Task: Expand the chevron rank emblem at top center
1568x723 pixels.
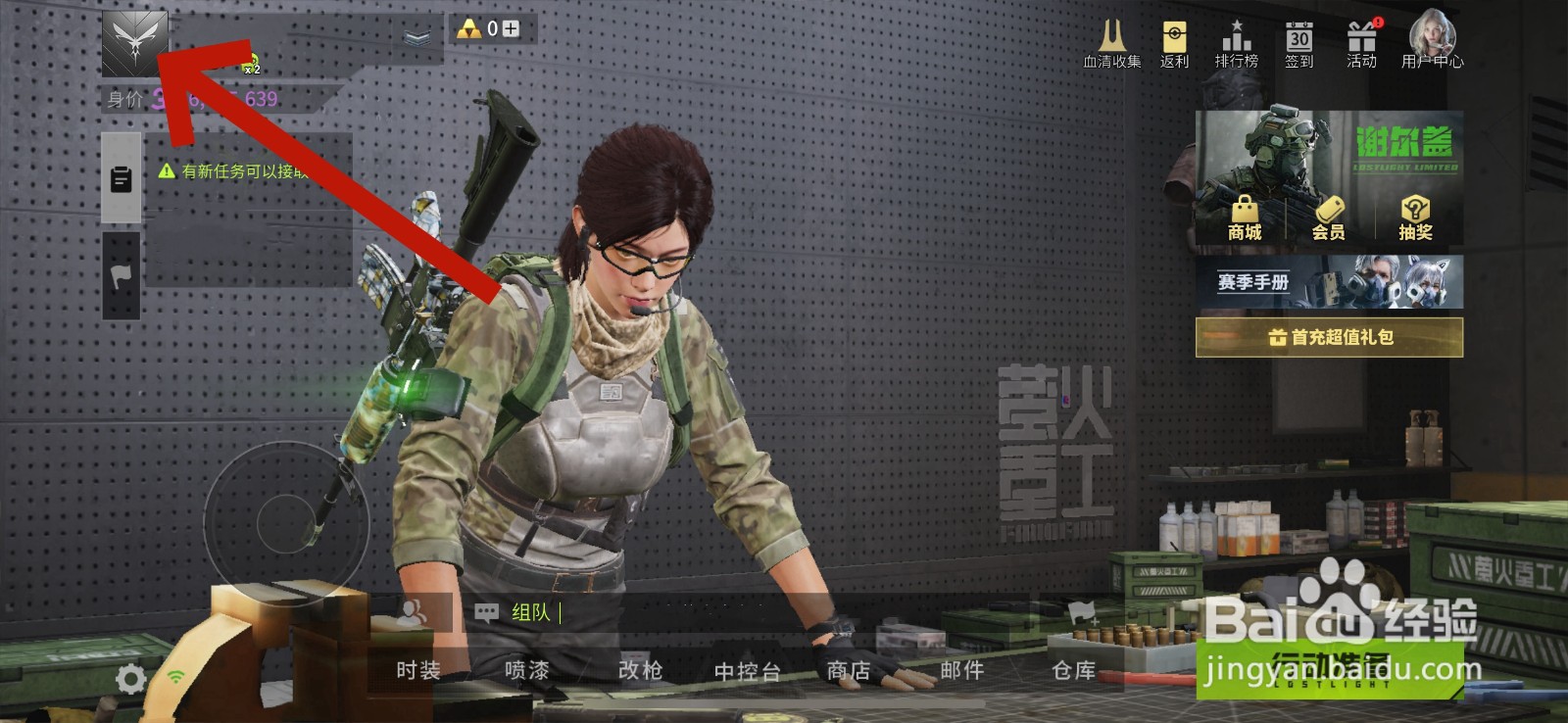Action: [x=416, y=37]
